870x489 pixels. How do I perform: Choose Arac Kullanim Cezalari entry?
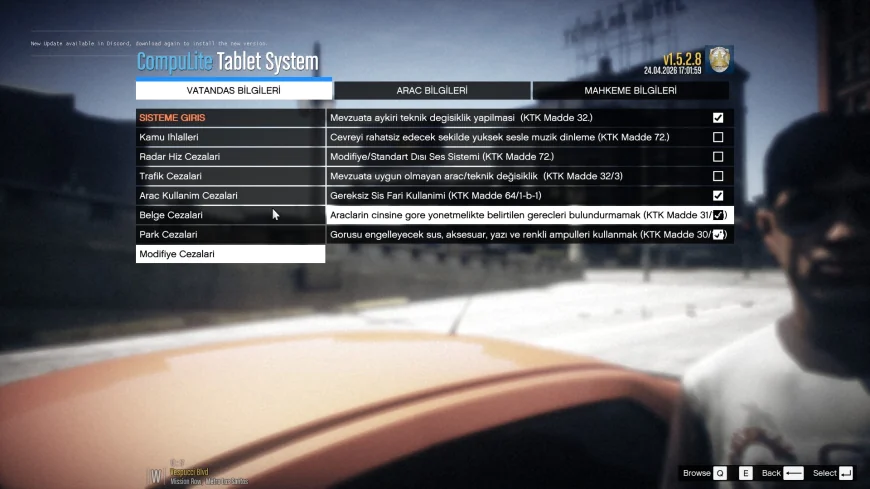tap(230, 196)
